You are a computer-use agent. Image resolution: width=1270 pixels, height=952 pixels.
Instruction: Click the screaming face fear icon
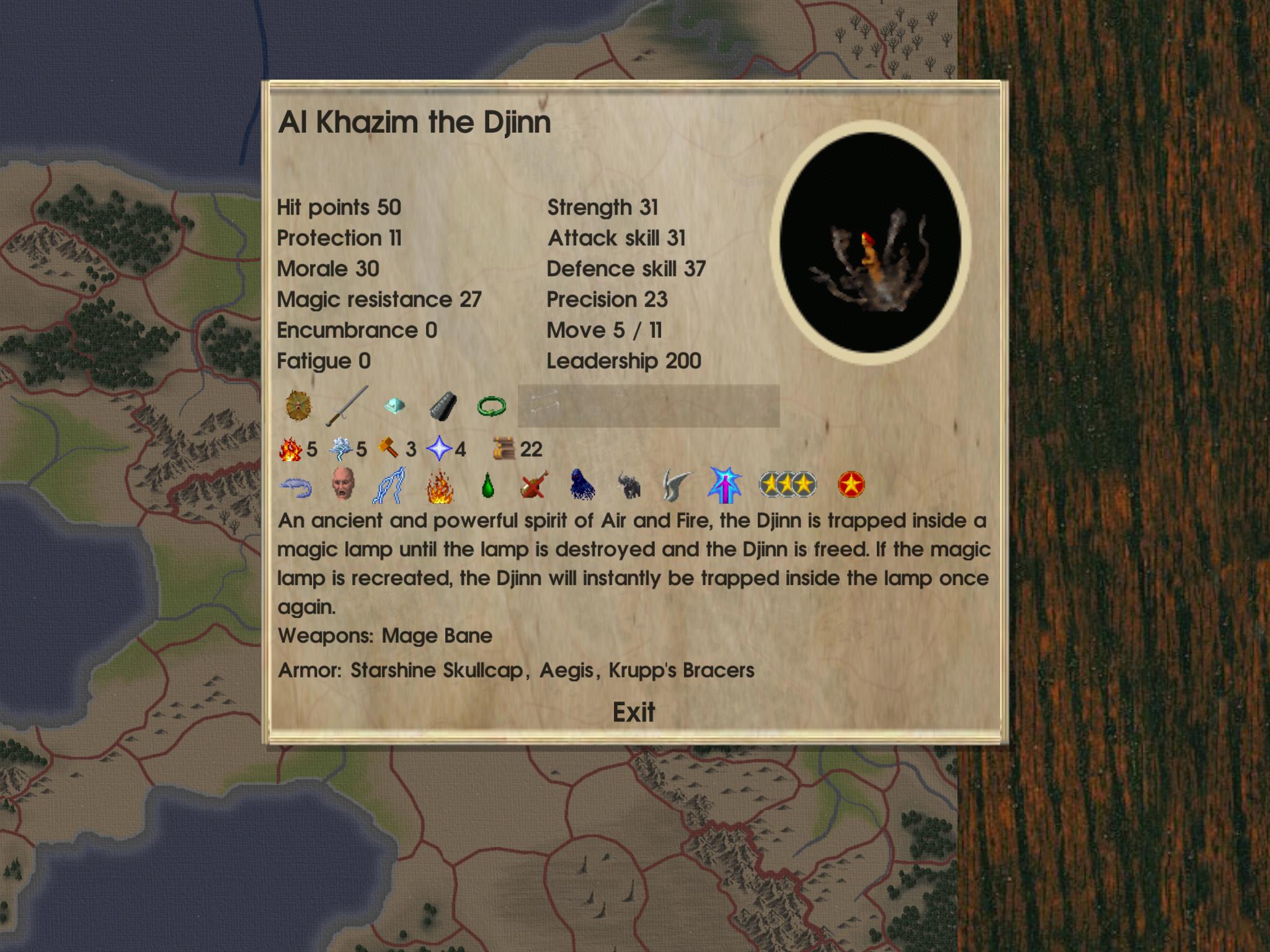click(x=342, y=485)
